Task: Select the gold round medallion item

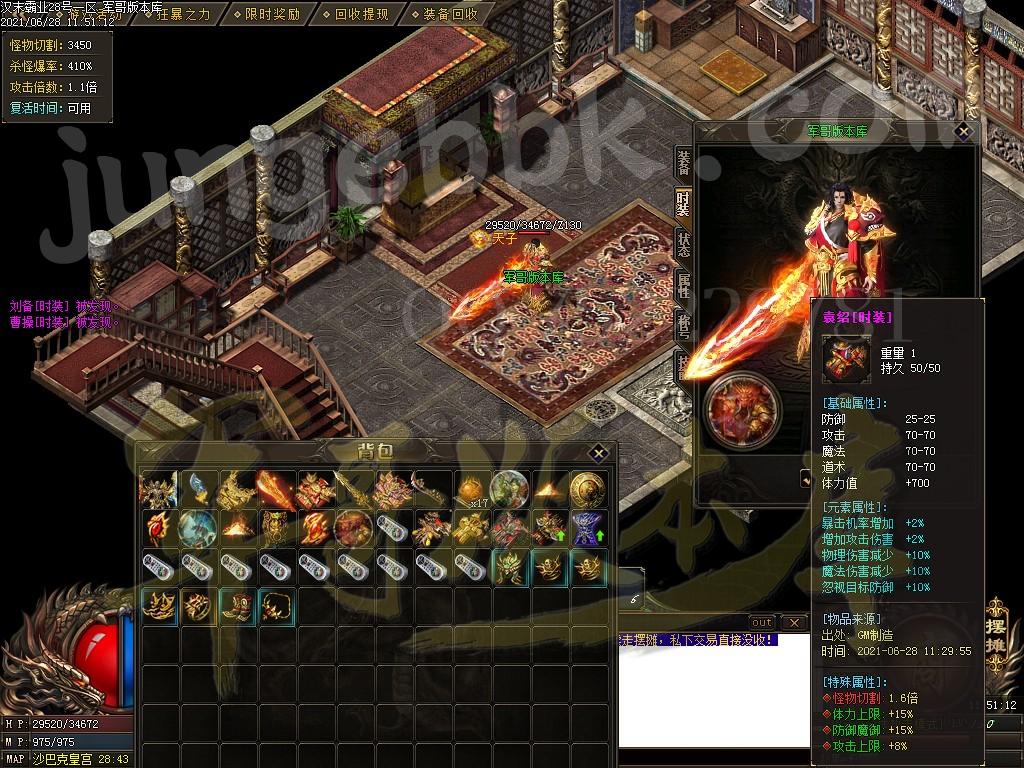Action: click(x=588, y=489)
